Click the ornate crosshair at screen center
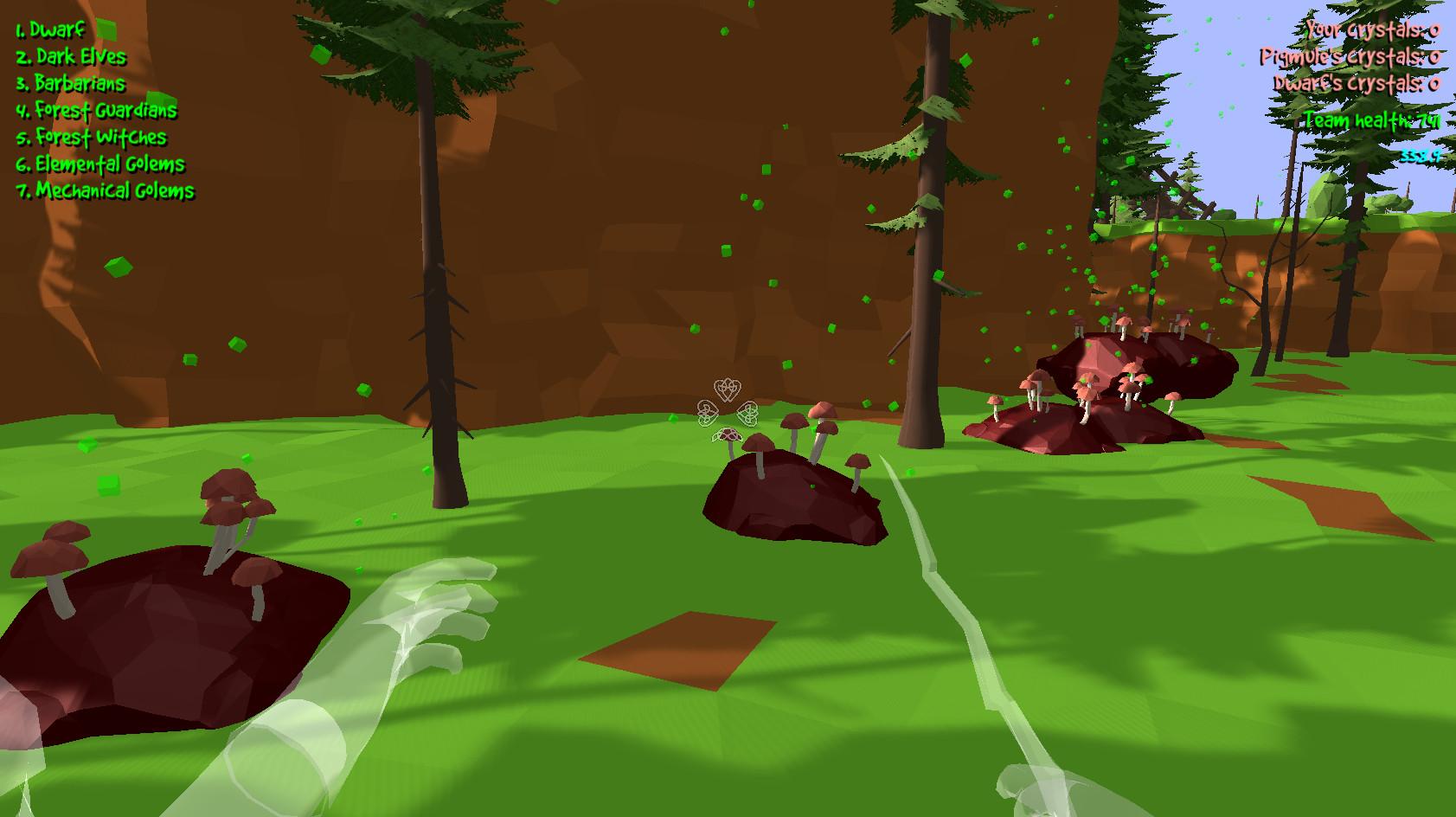The image size is (1456, 817). click(x=727, y=405)
